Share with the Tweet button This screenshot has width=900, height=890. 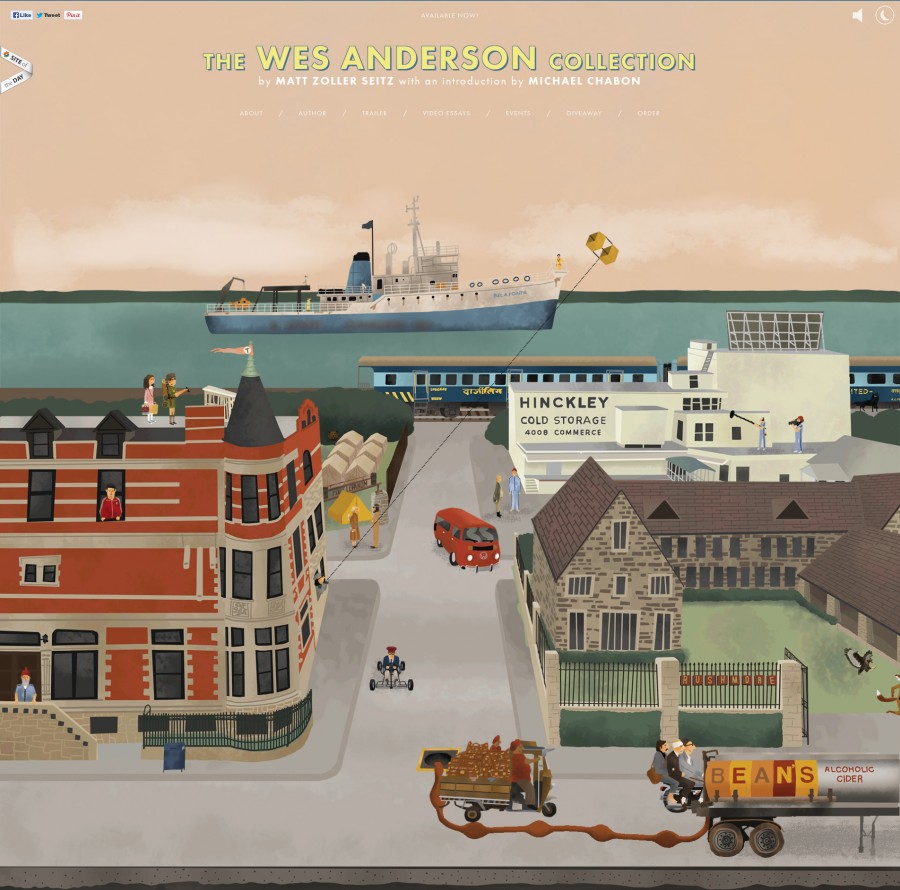tap(48, 15)
